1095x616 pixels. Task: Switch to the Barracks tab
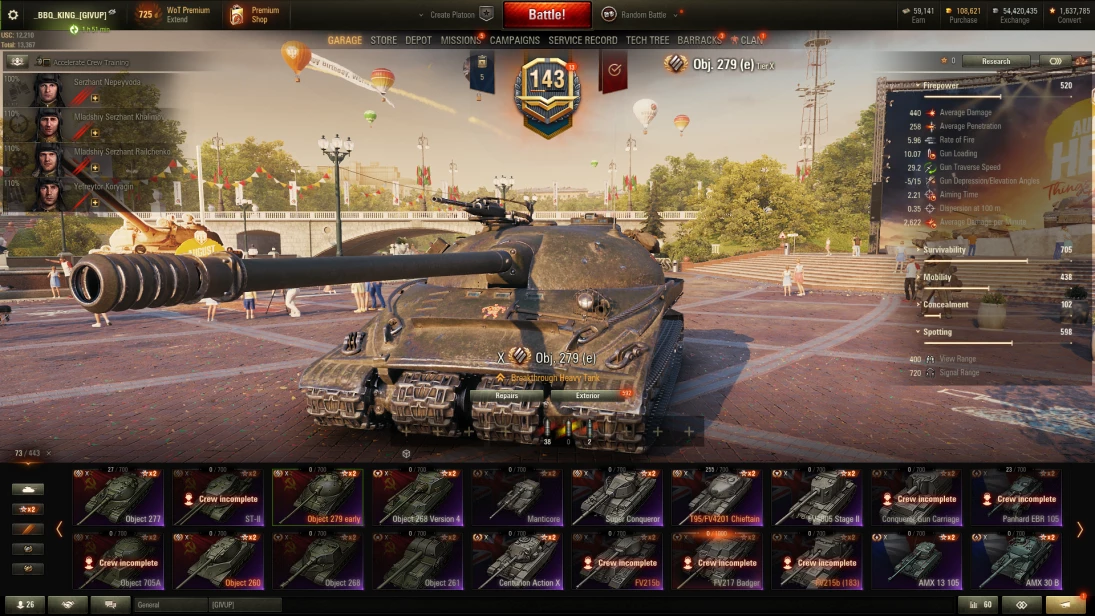pos(699,41)
